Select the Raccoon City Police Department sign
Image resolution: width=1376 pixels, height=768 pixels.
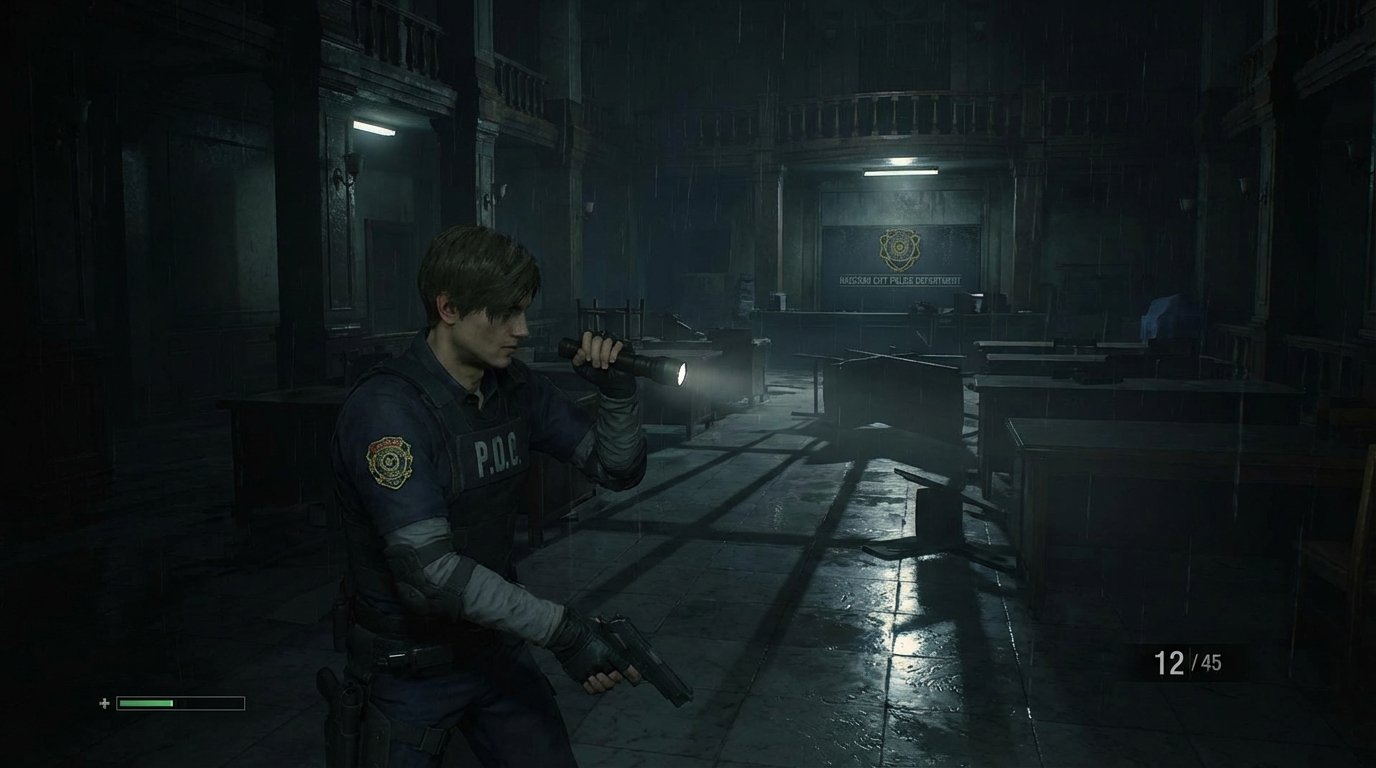898,282
